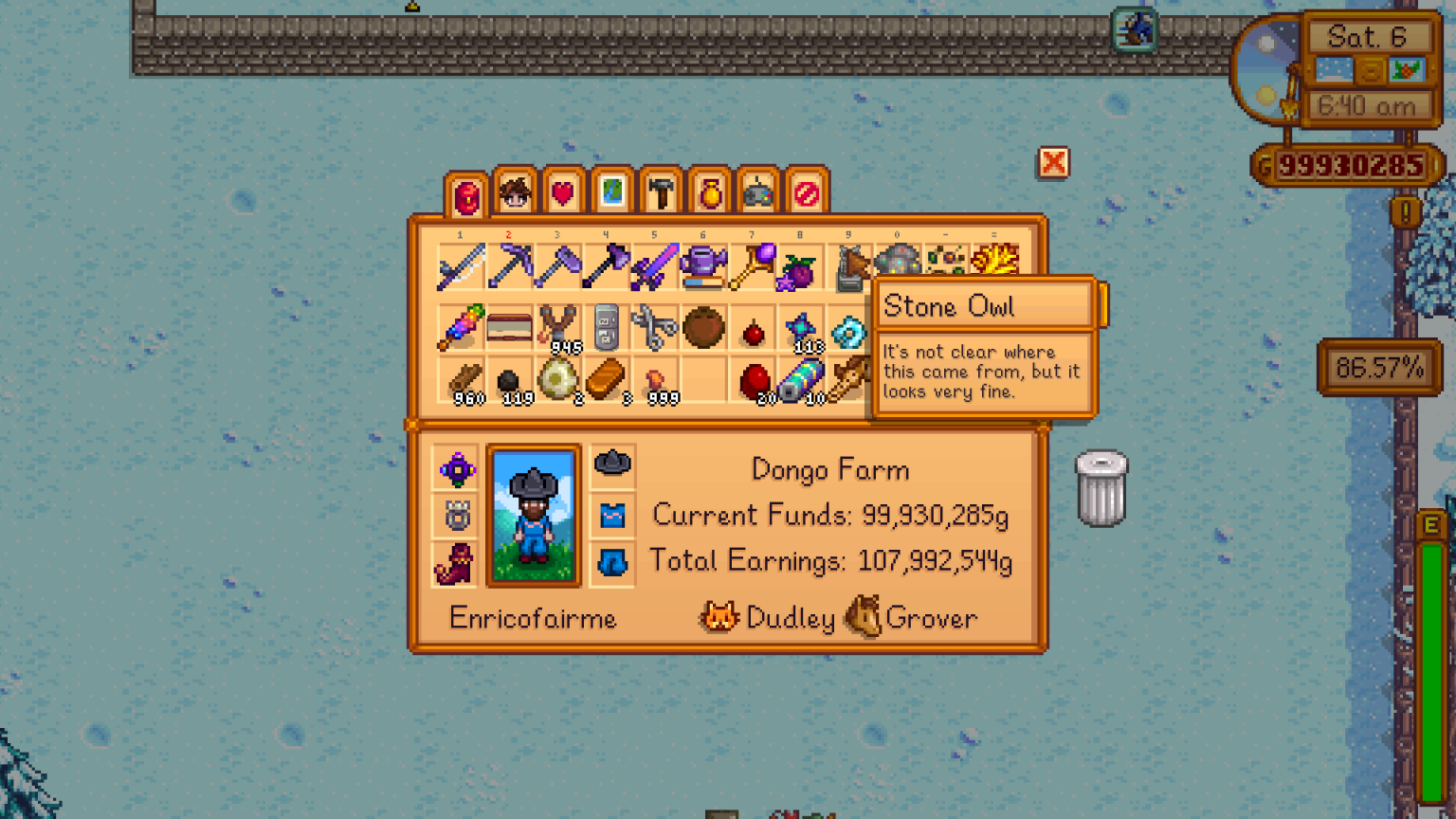1456x819 pixels.
Task: Grab the stack of 960 wood
Action: click(x=462, y=384)
